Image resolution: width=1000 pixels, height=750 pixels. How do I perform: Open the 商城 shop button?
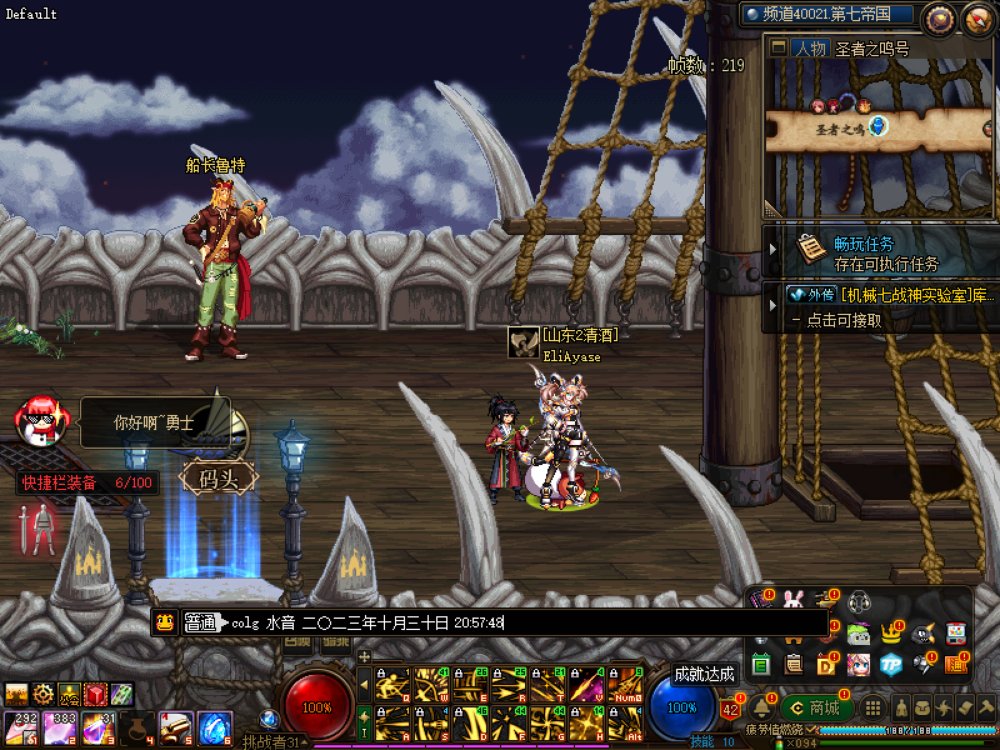[814, 708]
